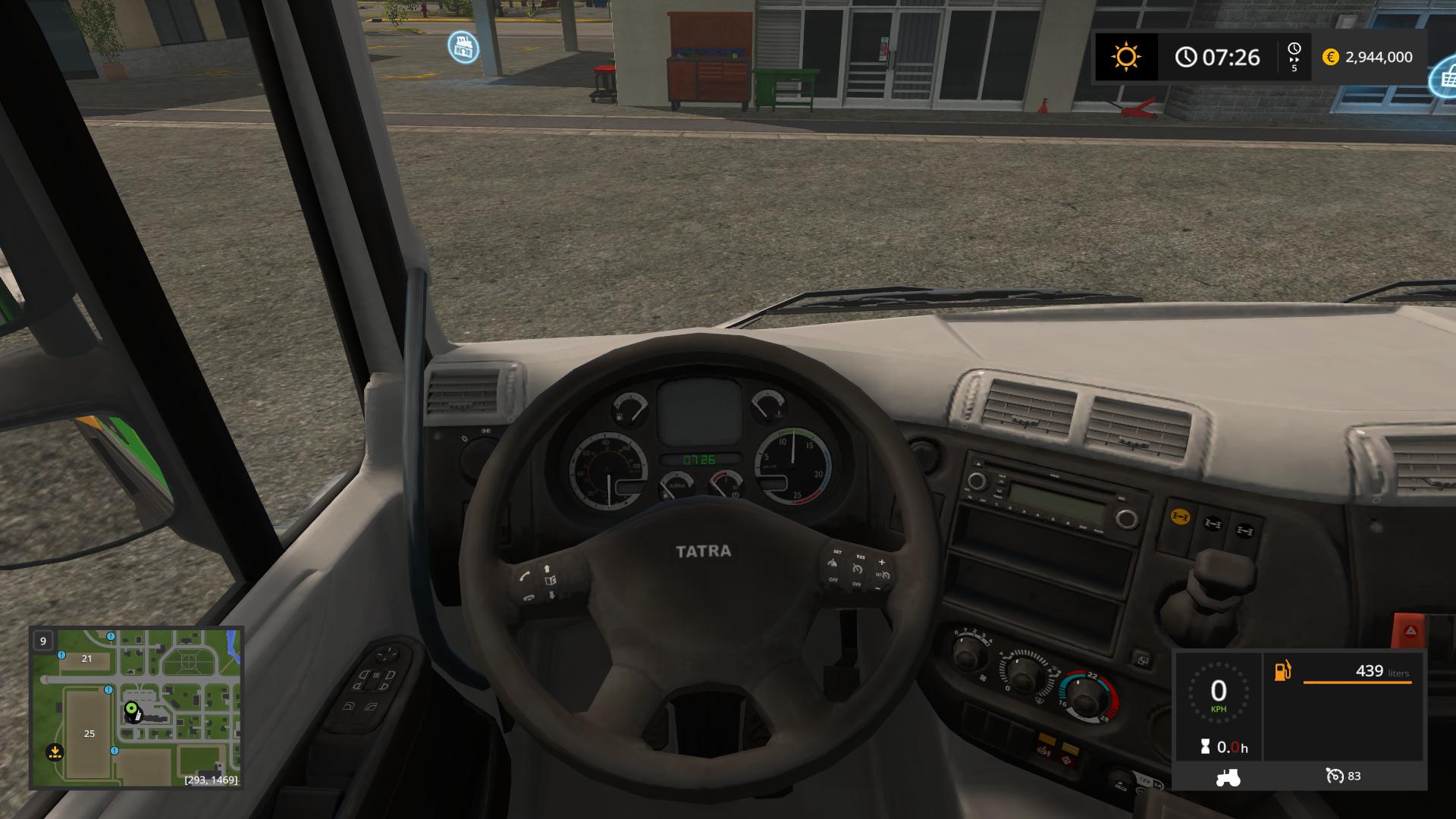Viewport: 1456px width, 819px height.
Task: Click the time scale fast-forward icon
Action: [1294, 58]
